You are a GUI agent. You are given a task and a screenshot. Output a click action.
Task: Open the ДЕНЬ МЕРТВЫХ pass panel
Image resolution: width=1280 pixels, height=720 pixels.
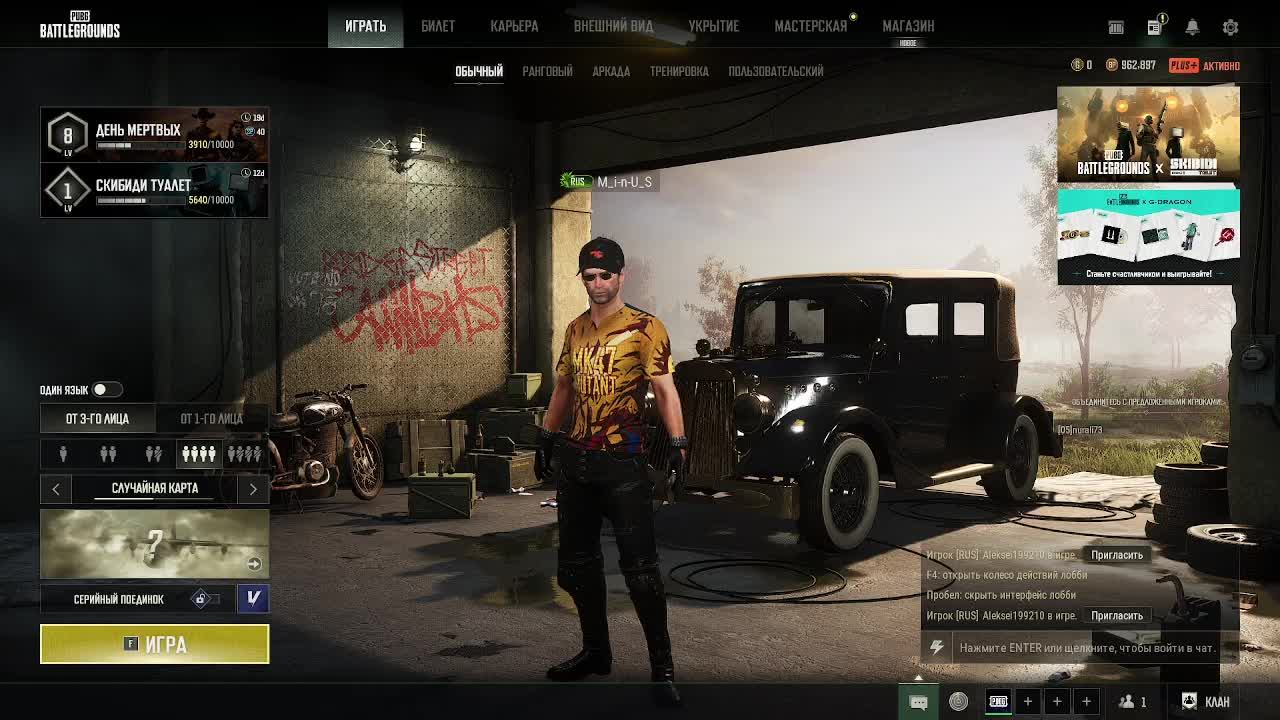coord(154,135)
